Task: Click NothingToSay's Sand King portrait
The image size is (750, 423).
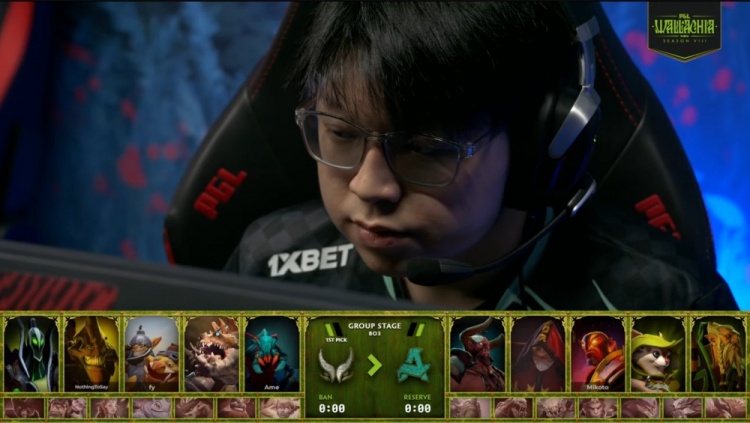Action: click(91, 354)
